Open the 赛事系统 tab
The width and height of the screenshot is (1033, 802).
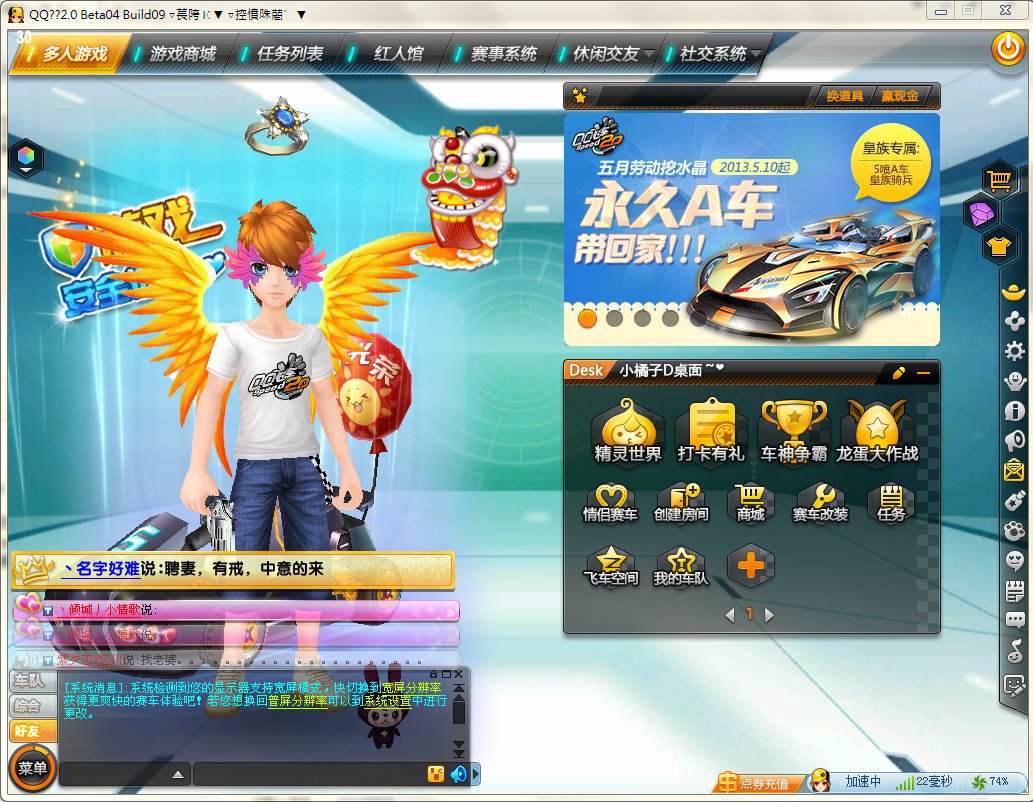click(x=503, y=54)
